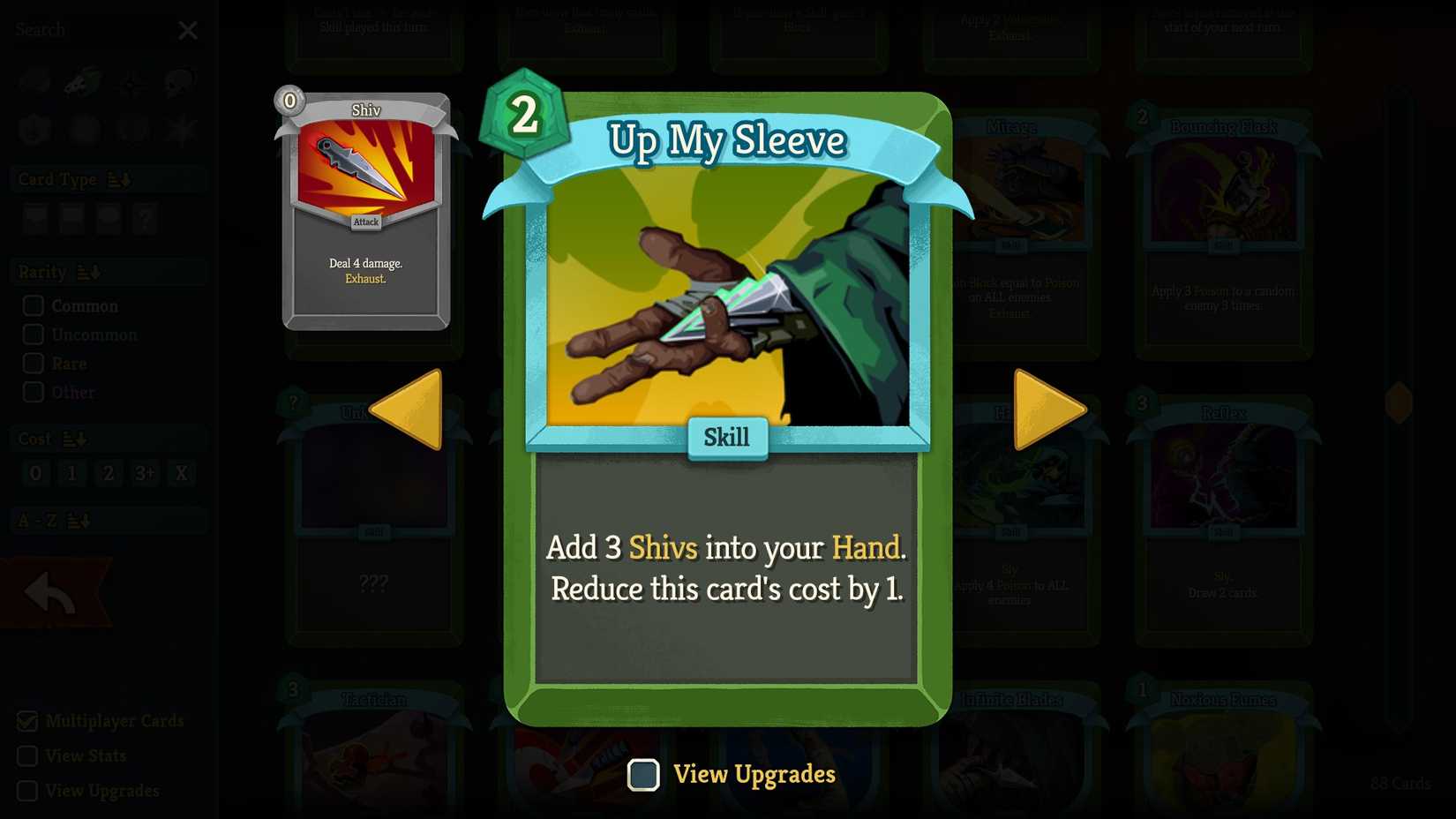Click the Rarity sort order control

tap(87, 272)
